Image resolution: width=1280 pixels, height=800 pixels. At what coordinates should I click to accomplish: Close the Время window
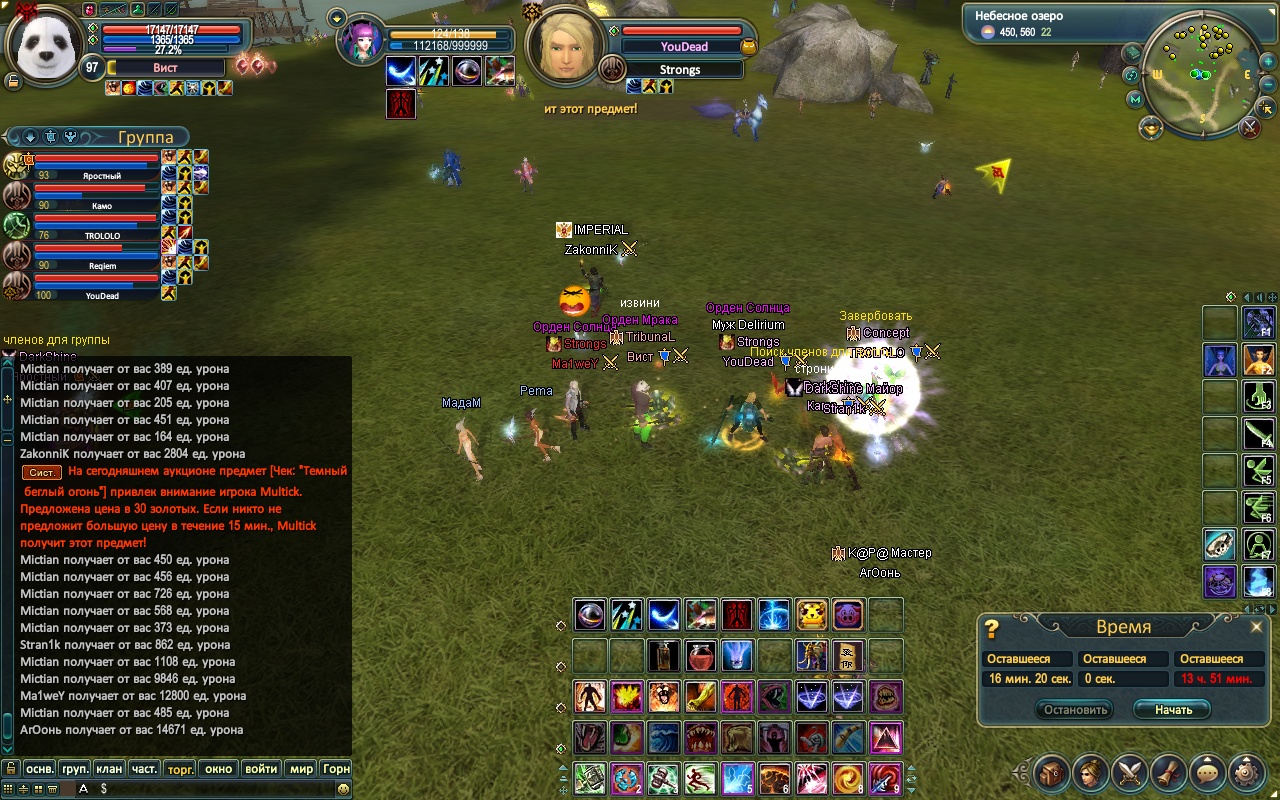[1257, 627]
